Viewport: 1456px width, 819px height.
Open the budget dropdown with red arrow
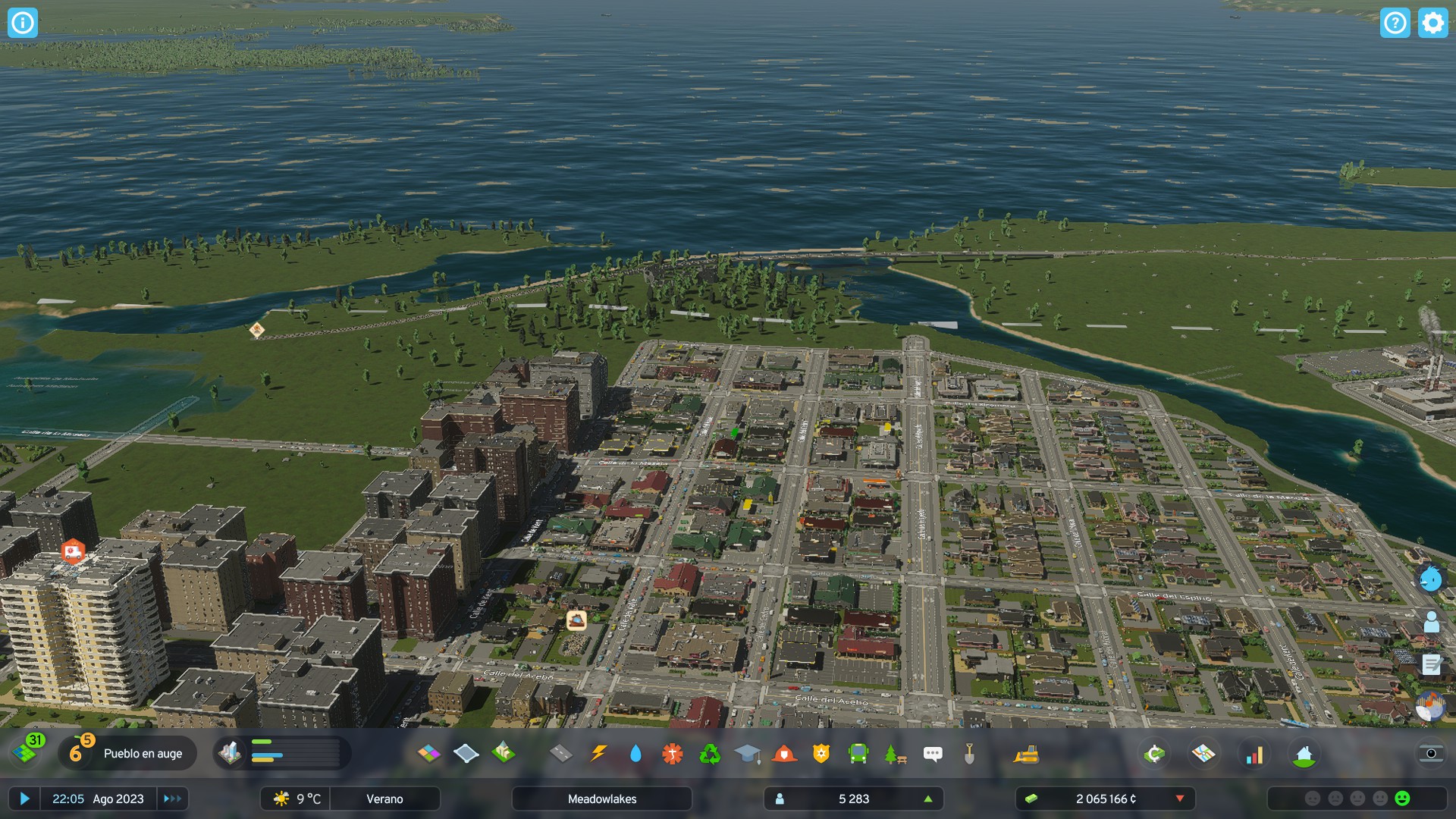coord(1180,799)
